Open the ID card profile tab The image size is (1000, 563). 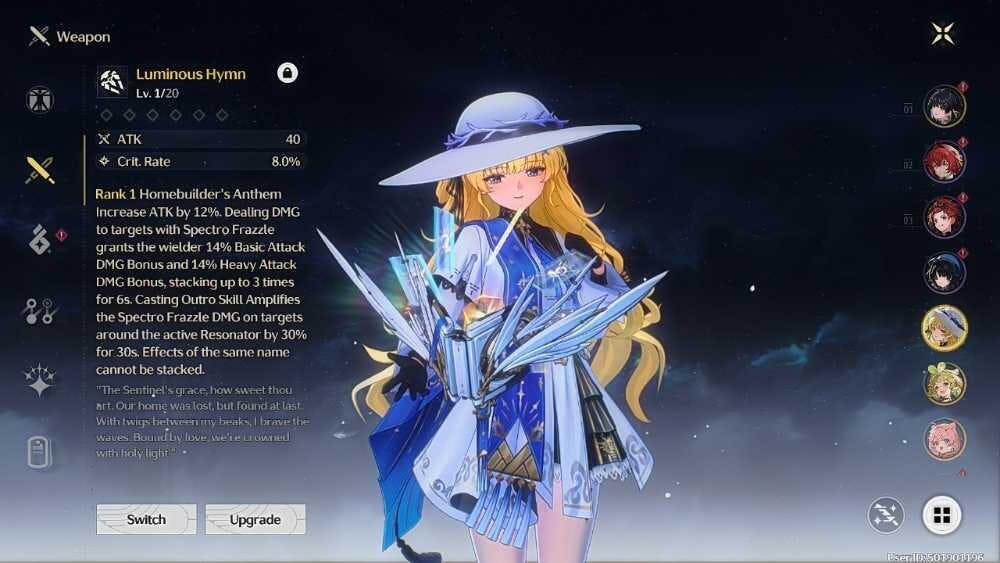click(40, 452)
